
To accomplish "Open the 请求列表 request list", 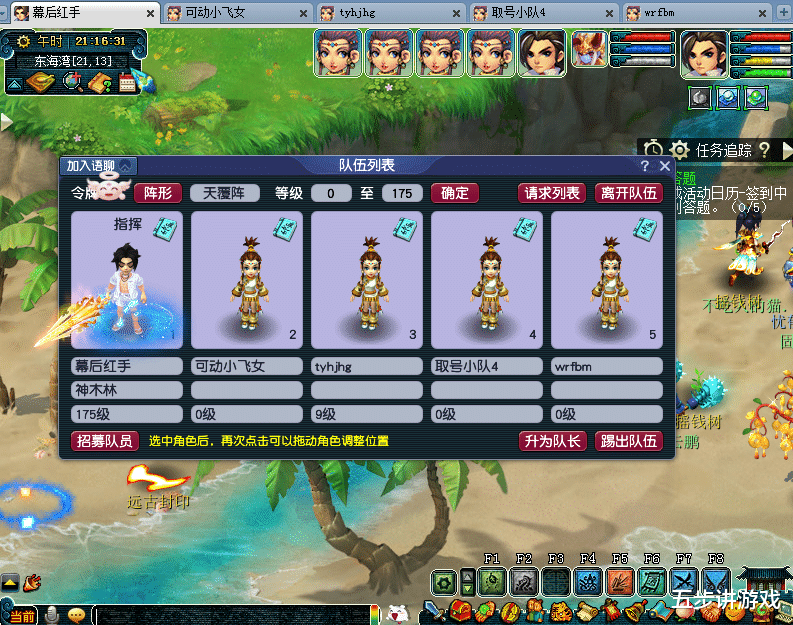I will pyautogui.click(x=552, y=193).
